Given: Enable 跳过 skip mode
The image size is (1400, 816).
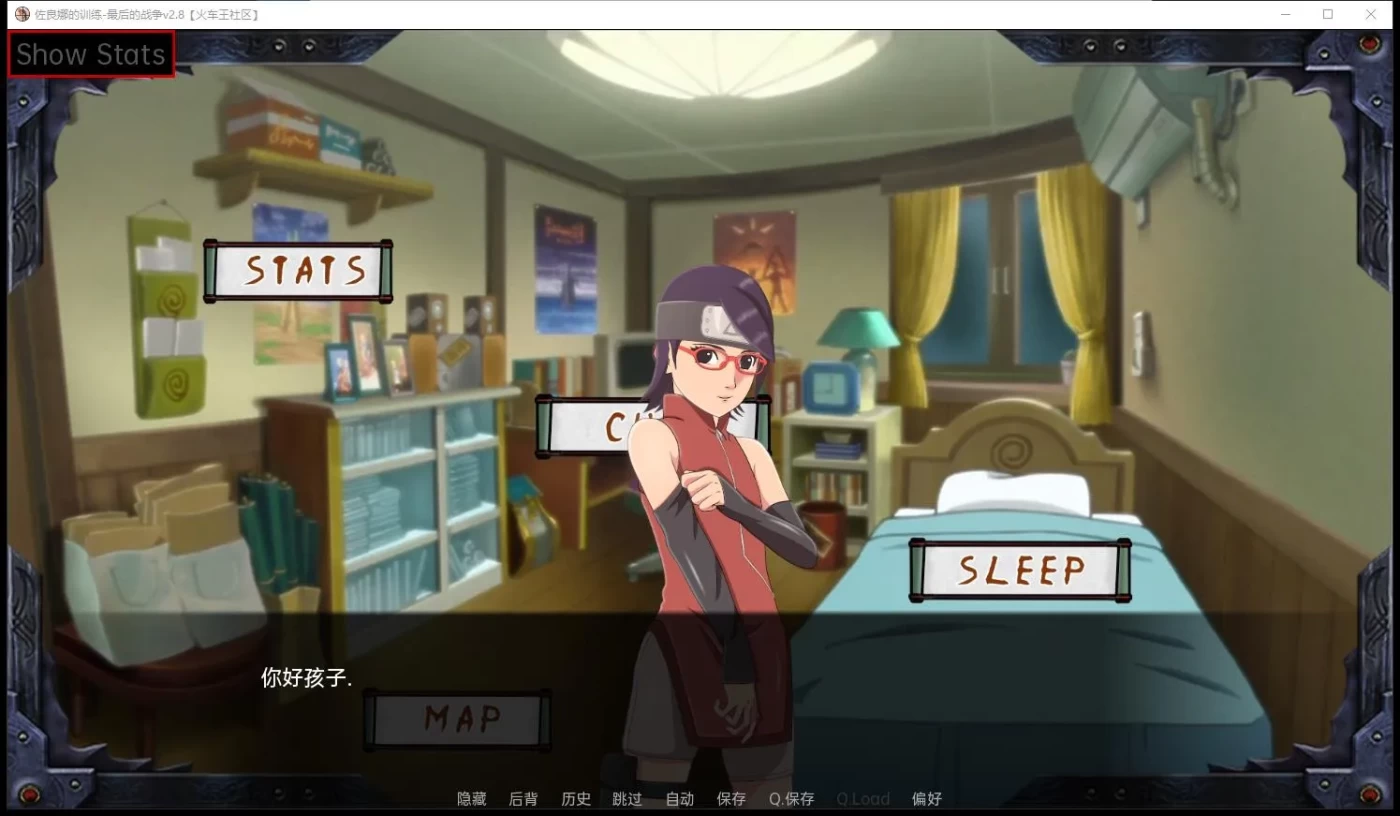Looking at the screenshot, I should pos(627,799).
